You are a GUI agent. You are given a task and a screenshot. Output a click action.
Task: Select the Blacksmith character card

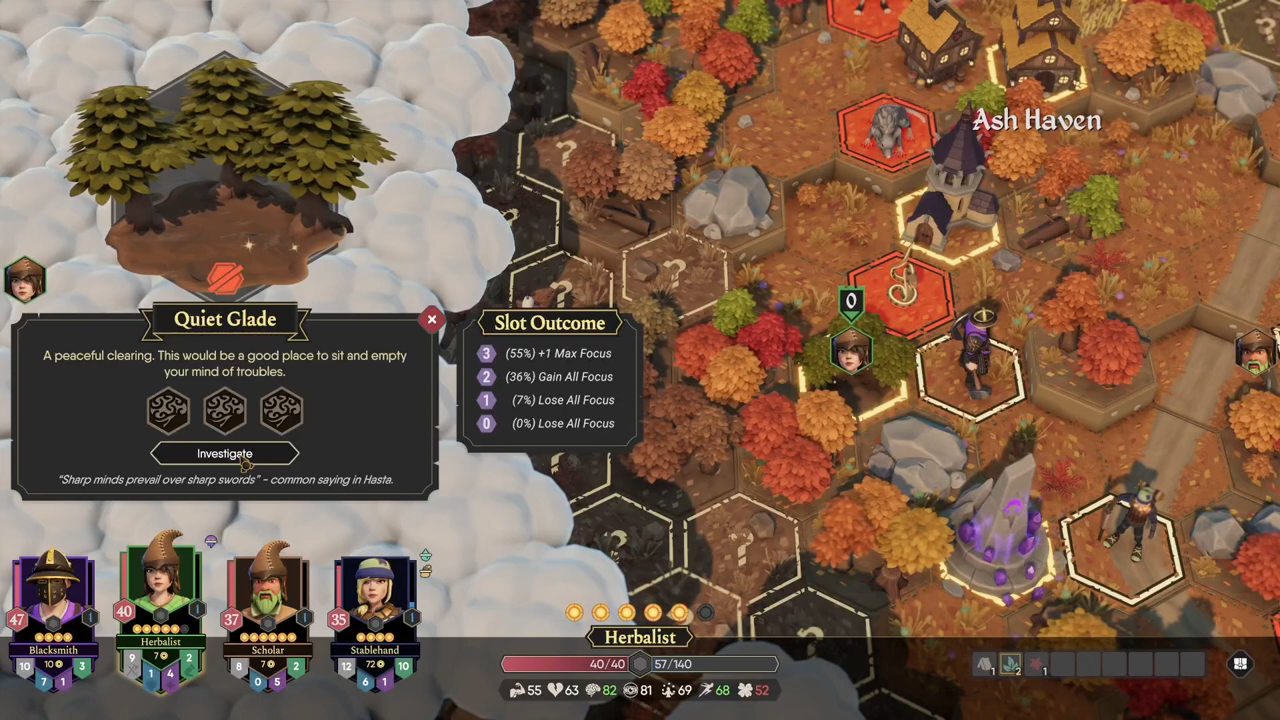[54, 615]
